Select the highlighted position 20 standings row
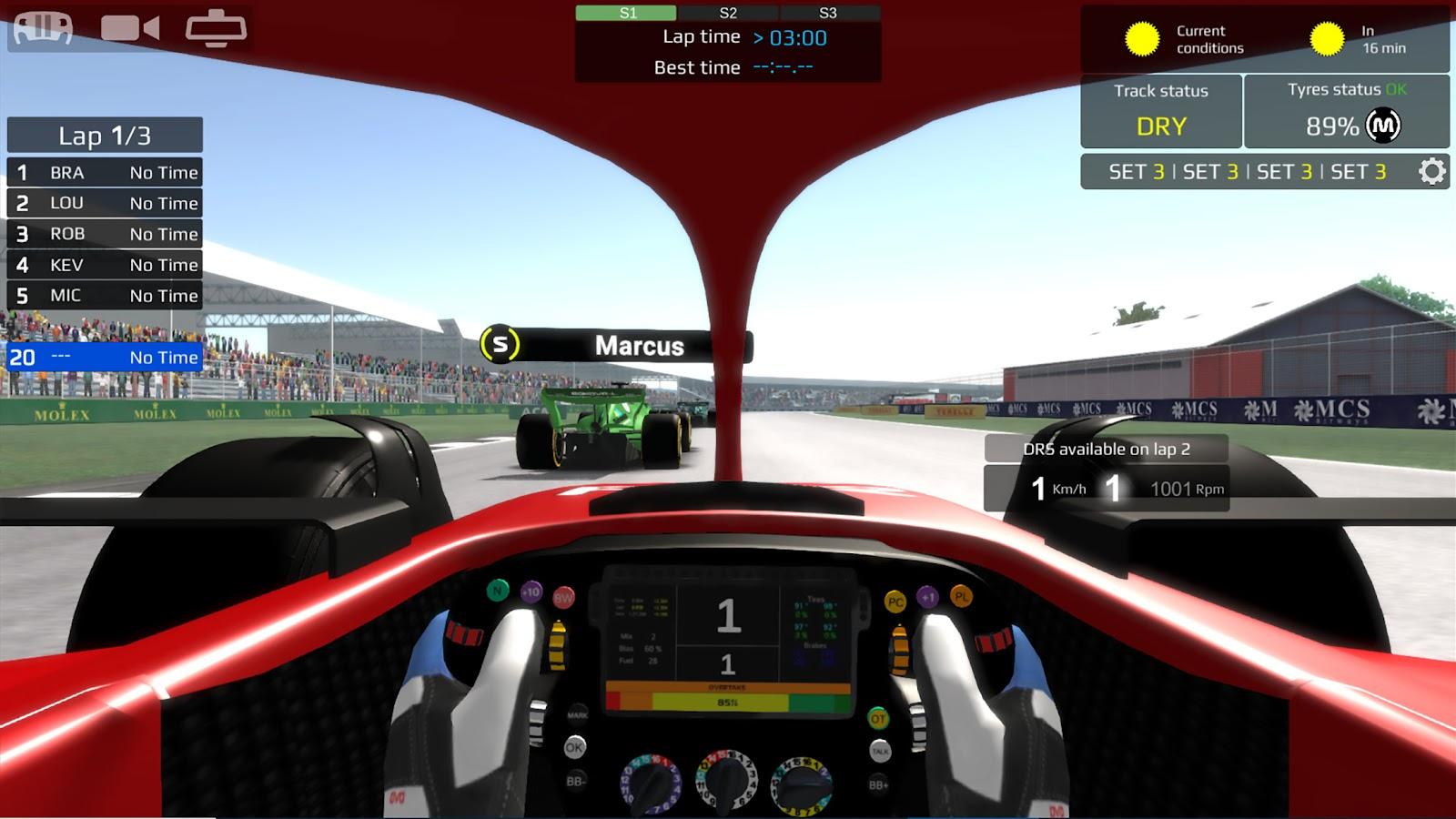1456x819 pixels. click(105, 358)
